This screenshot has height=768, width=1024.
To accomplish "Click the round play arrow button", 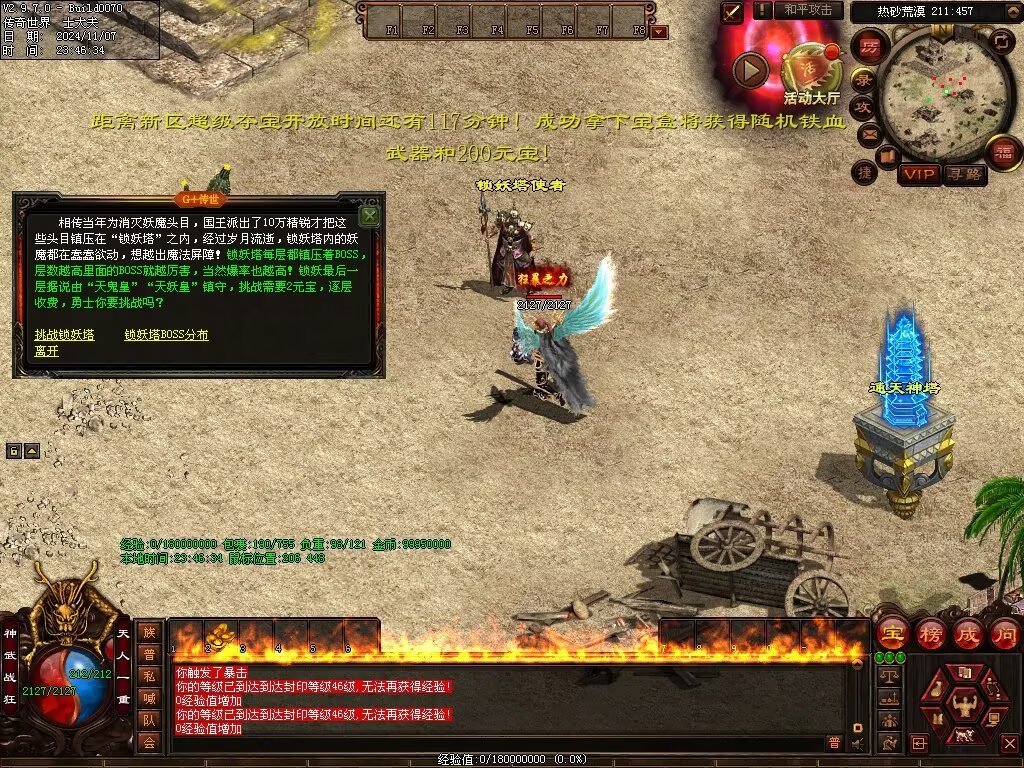I will 751,69.
